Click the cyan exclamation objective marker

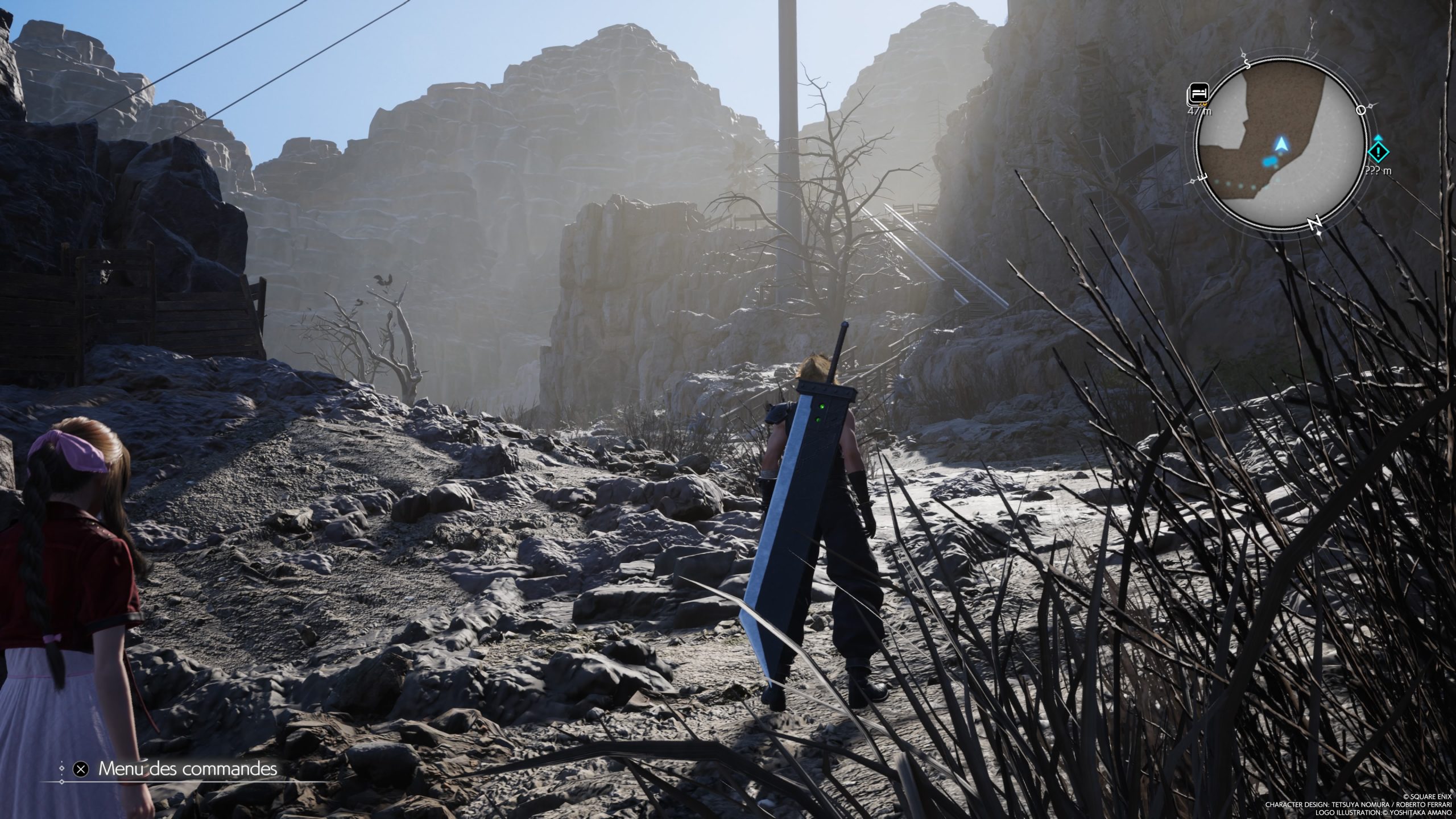pos(1378,151)
